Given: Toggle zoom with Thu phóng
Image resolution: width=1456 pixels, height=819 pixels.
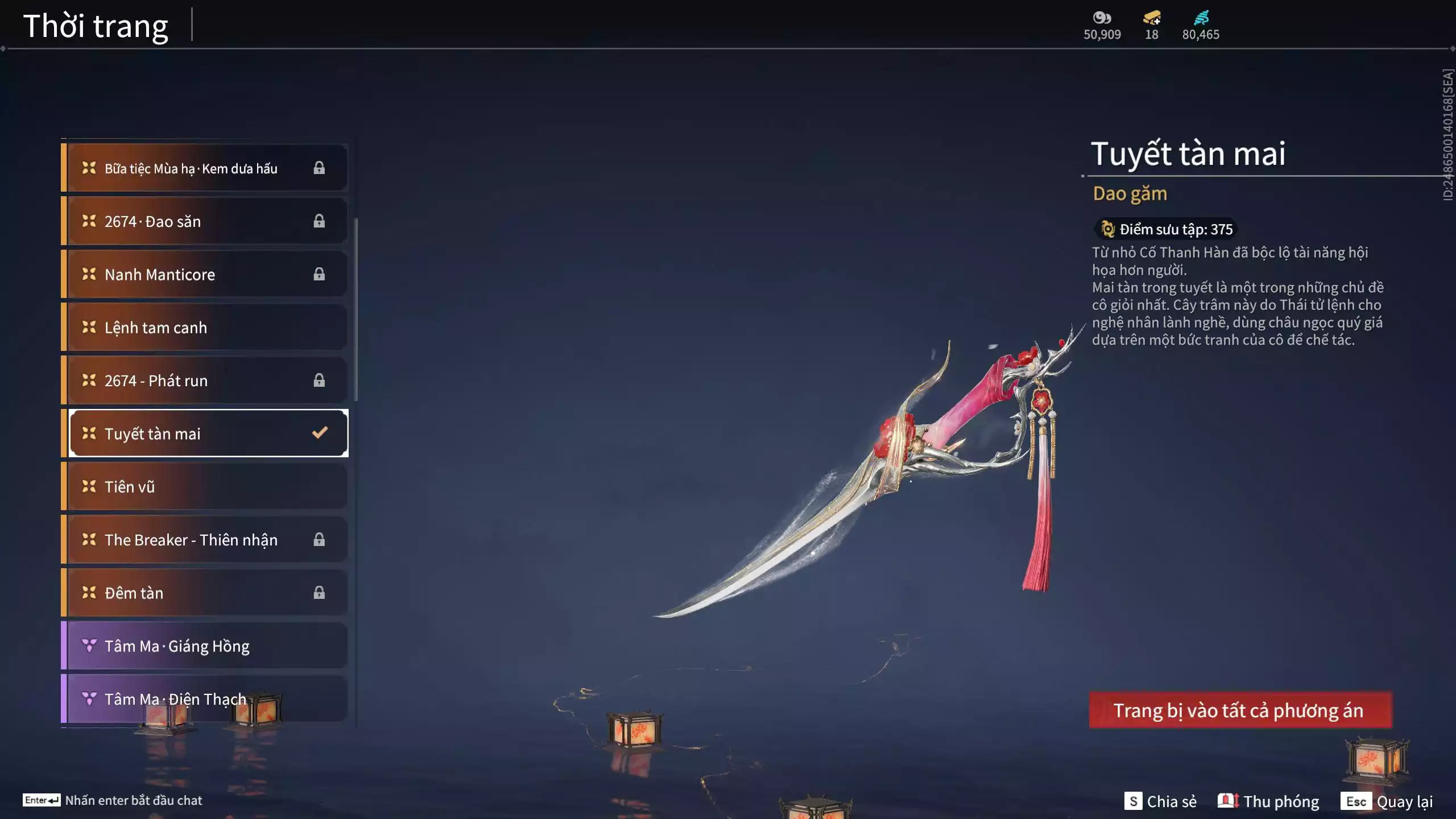Looking at the screenshot, I should point(1268,801).
